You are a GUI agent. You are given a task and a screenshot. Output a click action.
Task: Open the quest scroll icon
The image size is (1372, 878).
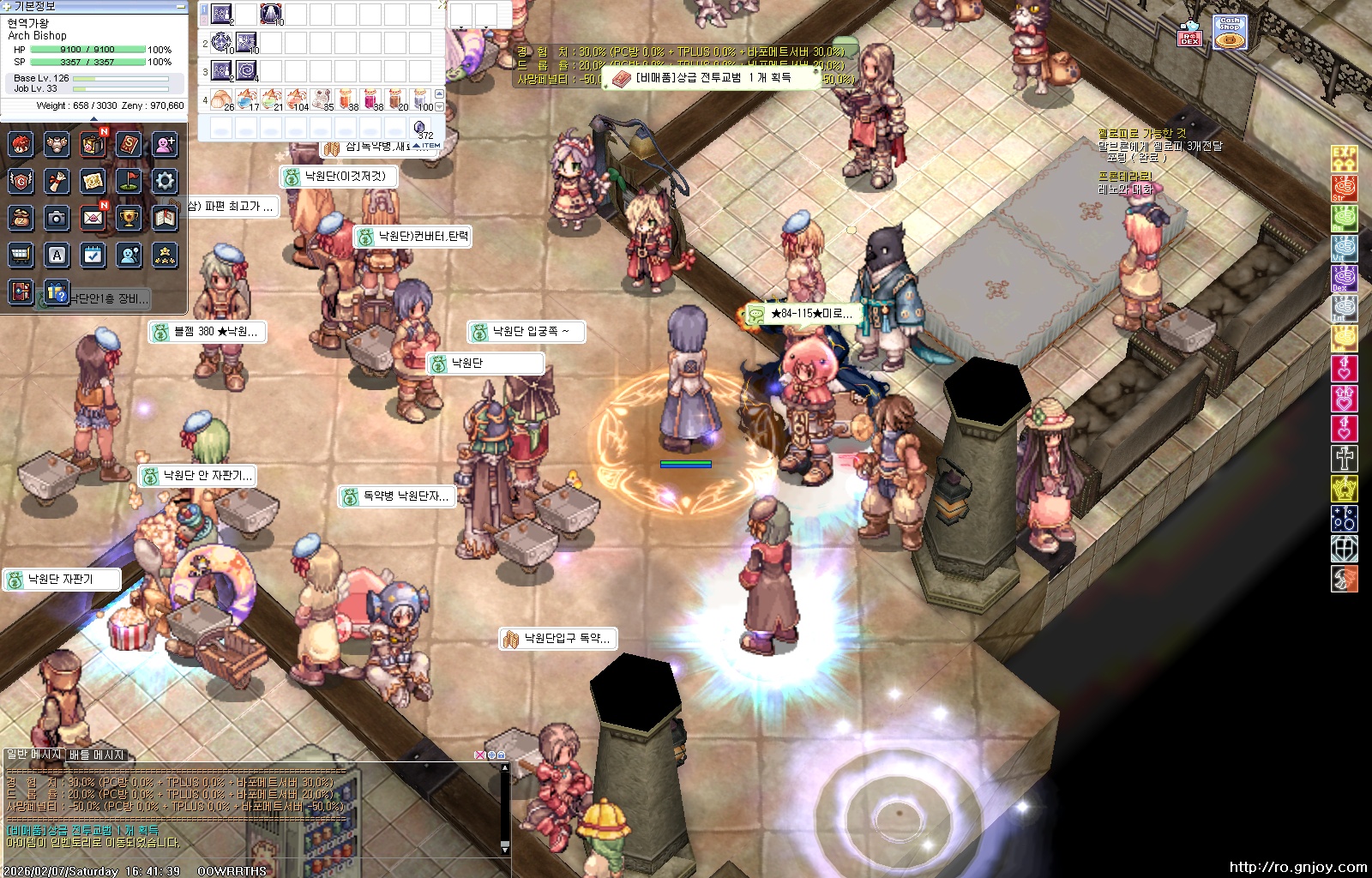(57, 181)
